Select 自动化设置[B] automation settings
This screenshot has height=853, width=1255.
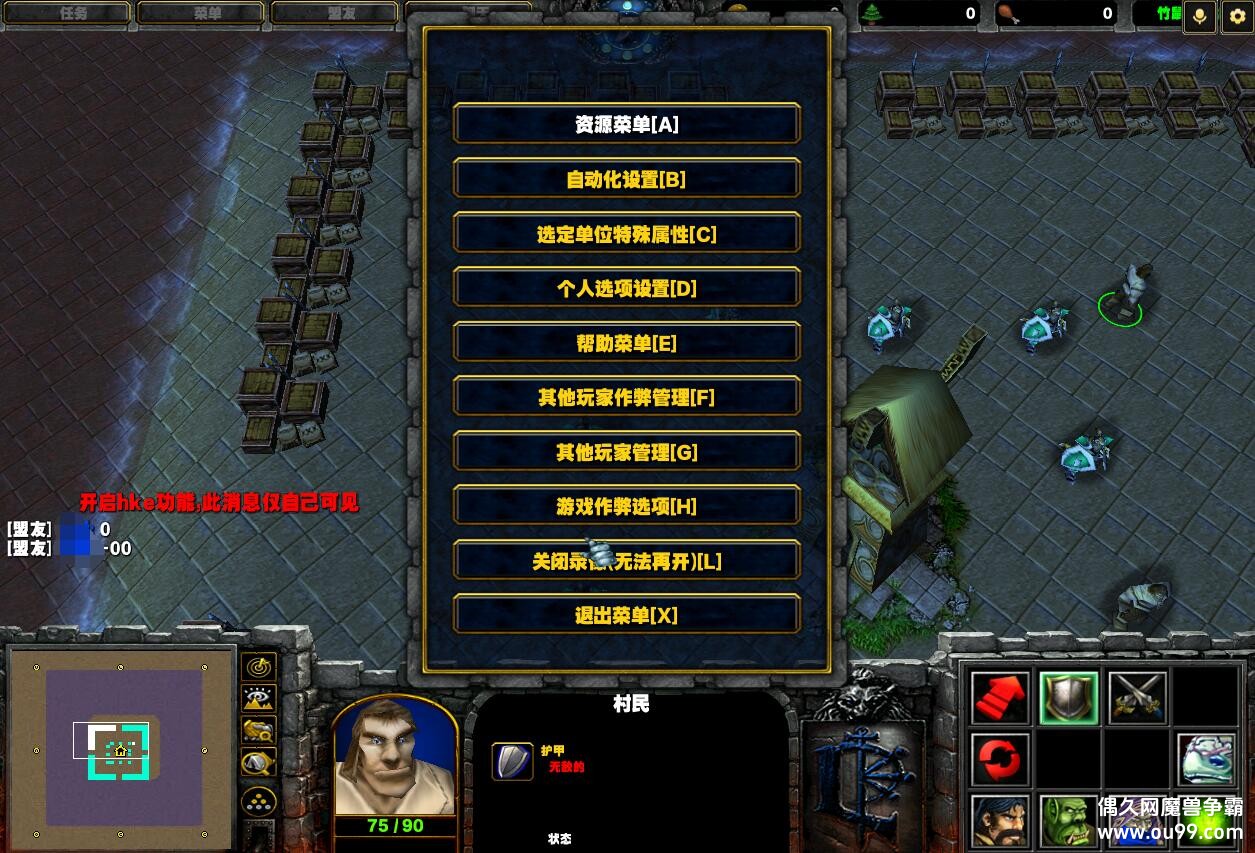tap(627, 180)
